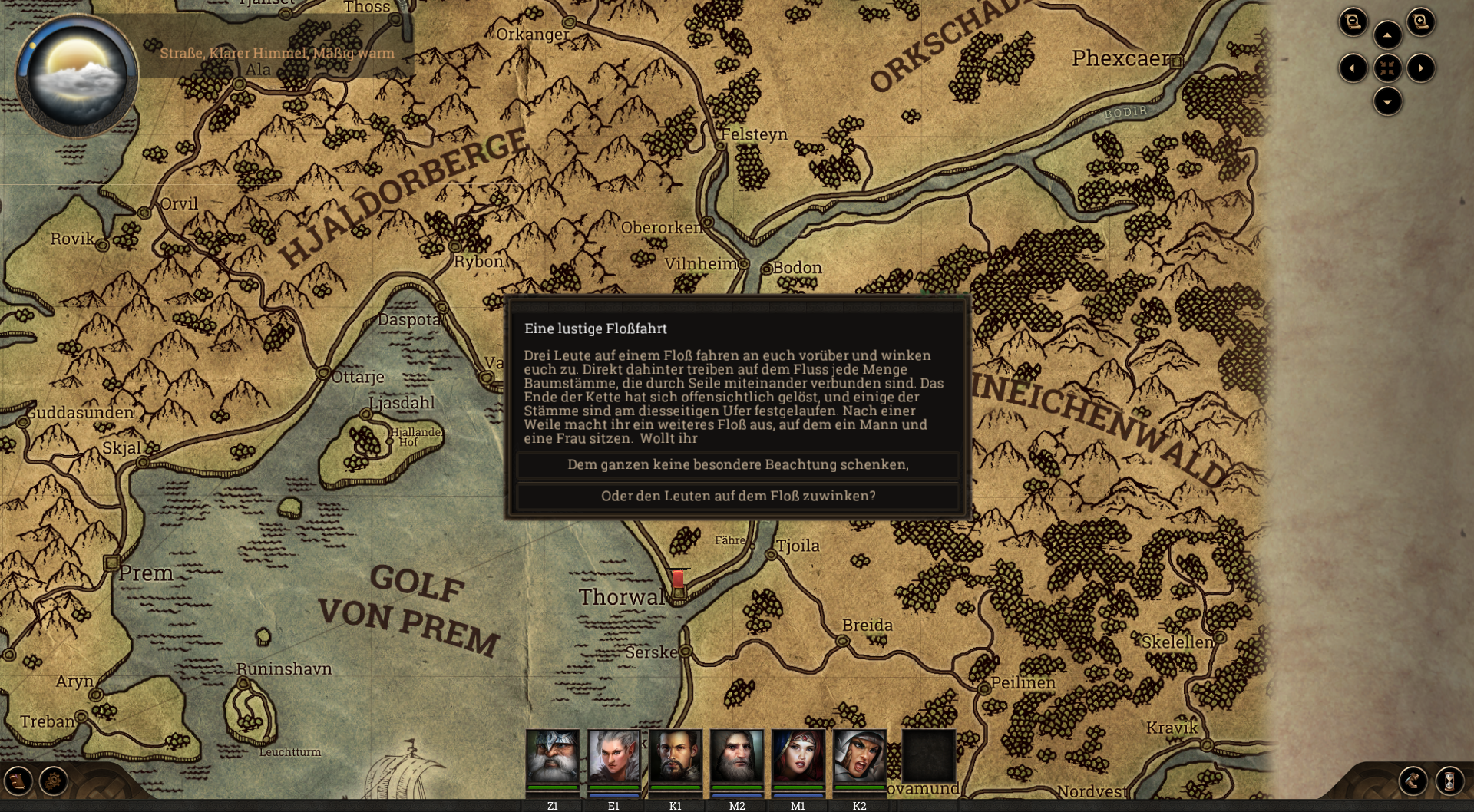Click the weather and time-of-day orb
The width and height of the screenshot is (1474, 812).
[77, 75]
